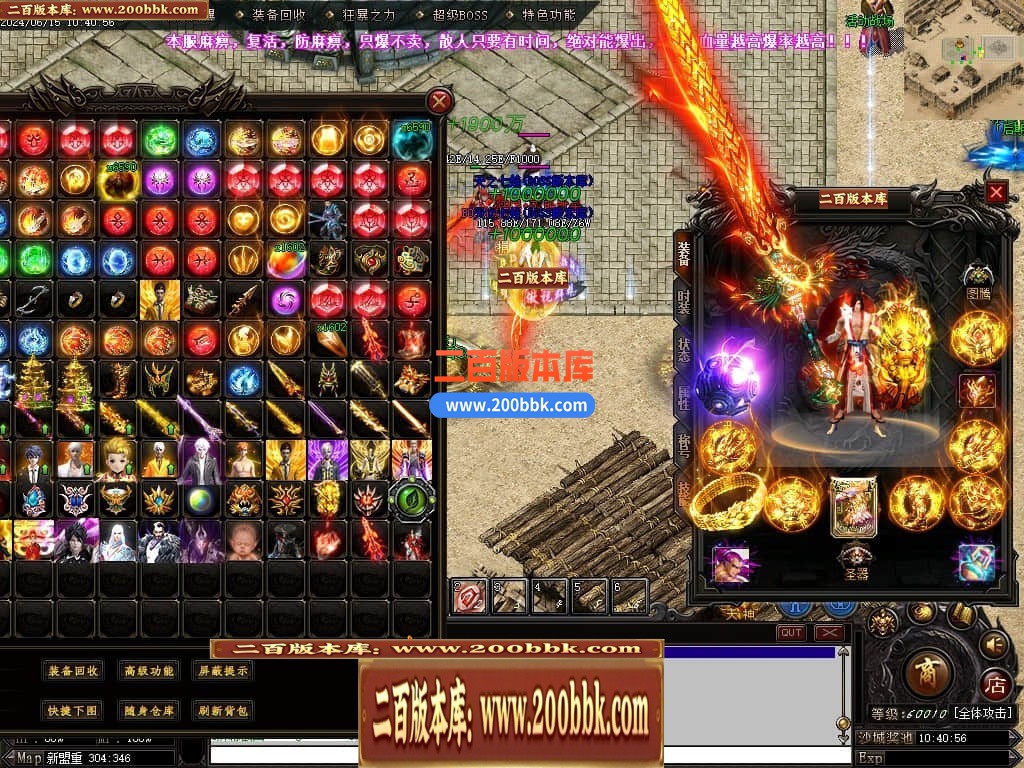Select the 快捷下图 button
Image resolution: width=1024 pixels, height=768 pixels.
[x=73, y=711]
